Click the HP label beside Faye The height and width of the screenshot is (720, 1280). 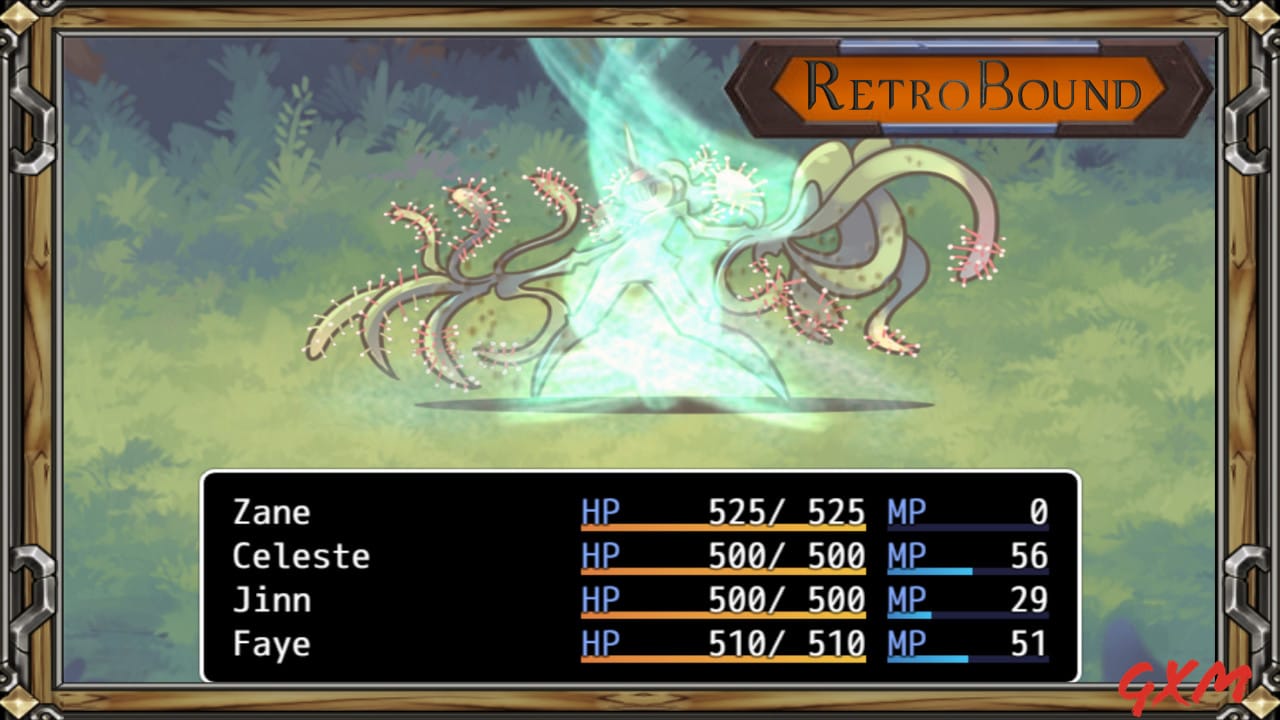point(598,644)
